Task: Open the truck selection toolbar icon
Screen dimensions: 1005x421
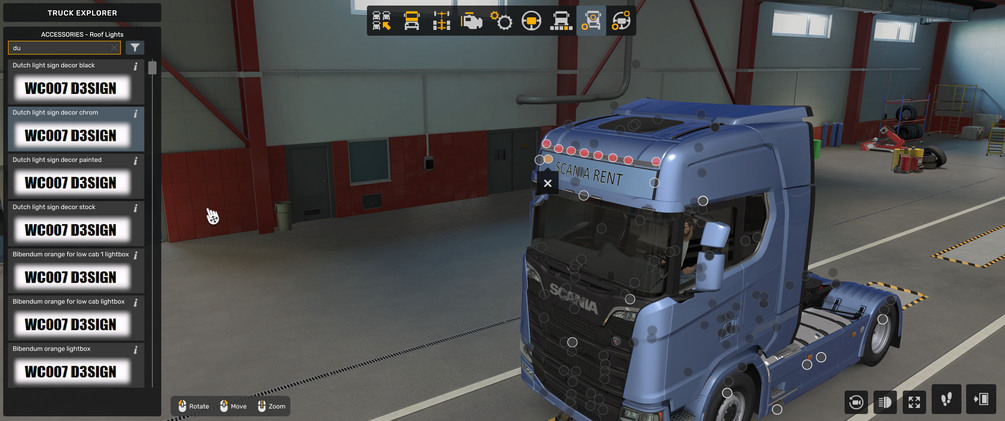Action: coord(382,21)
